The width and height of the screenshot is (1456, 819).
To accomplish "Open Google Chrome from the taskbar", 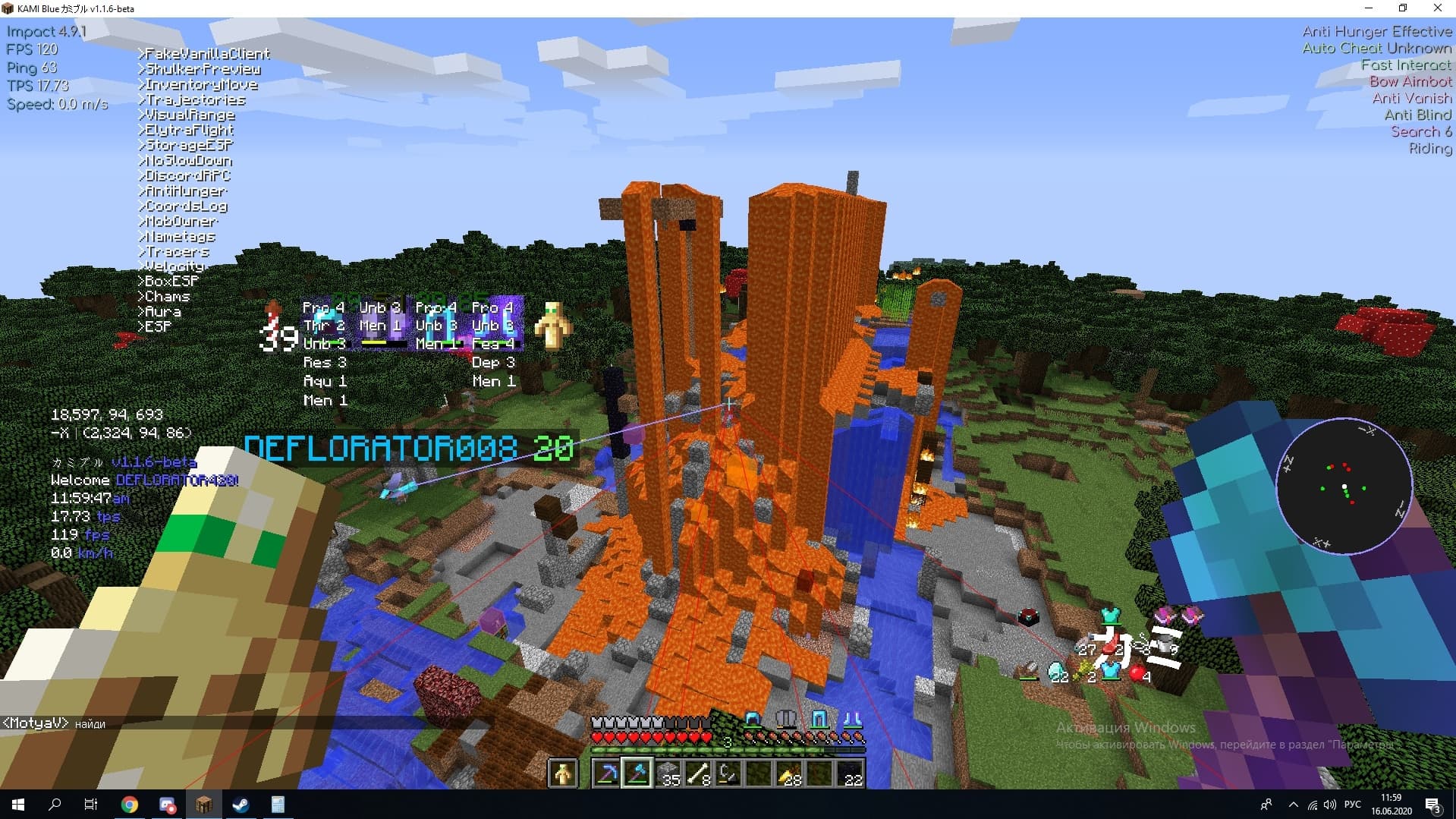I will (x=130, y=805).
